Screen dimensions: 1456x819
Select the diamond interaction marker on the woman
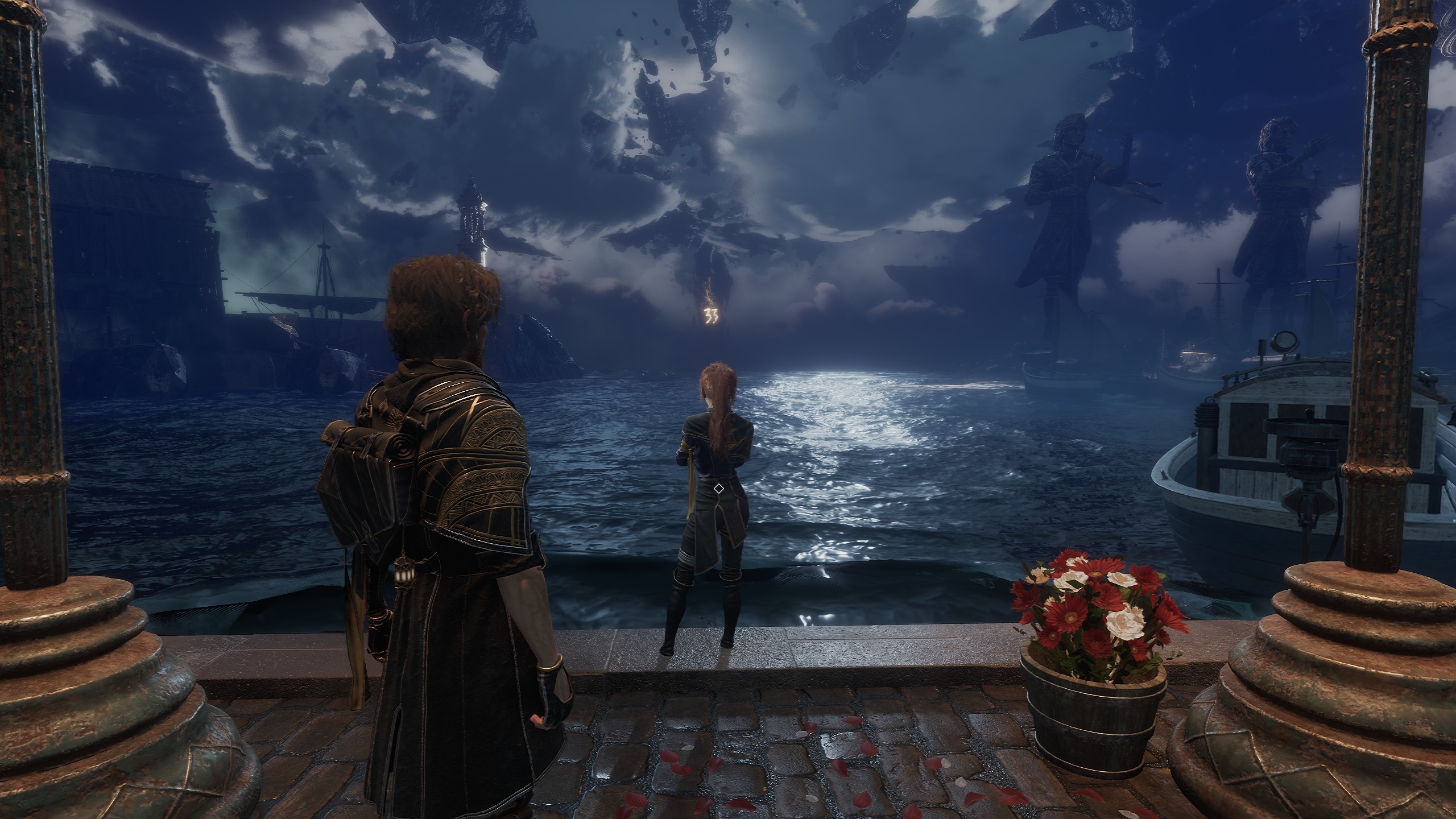pos(718,489)
